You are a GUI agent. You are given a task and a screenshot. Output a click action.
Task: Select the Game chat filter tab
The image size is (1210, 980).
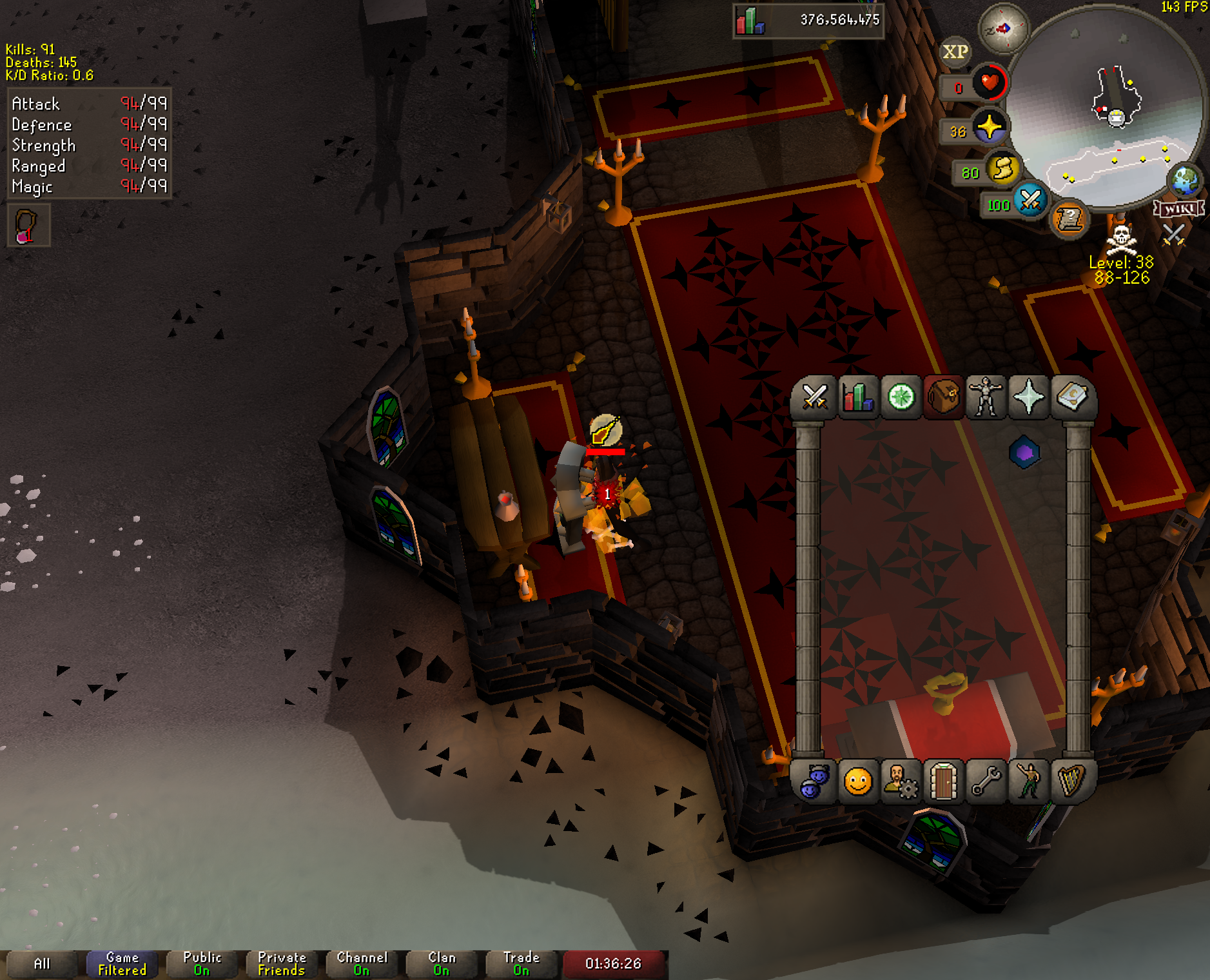pyautogui.click(x=122, y=964)
